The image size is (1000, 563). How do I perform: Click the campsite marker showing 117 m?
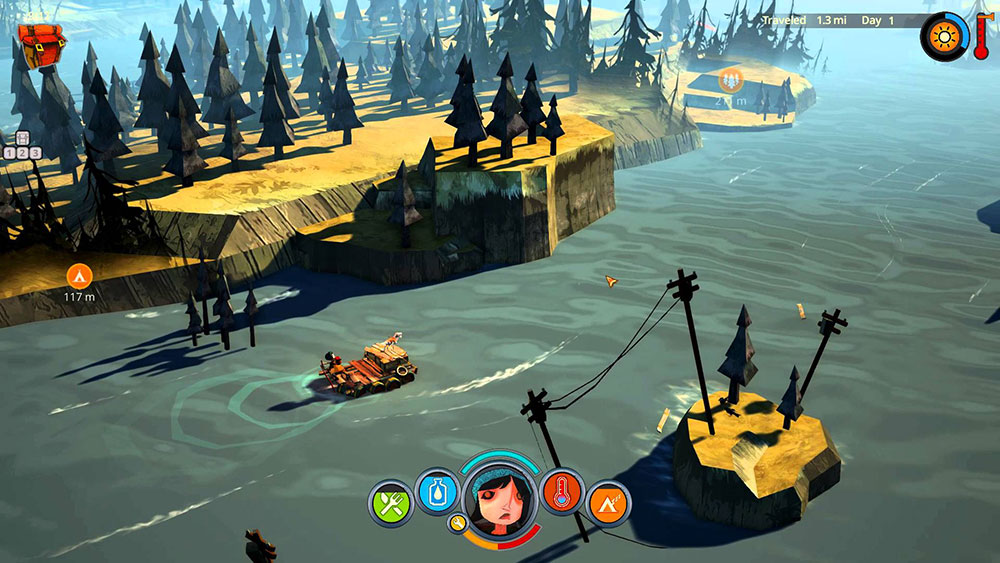(77, 275)
